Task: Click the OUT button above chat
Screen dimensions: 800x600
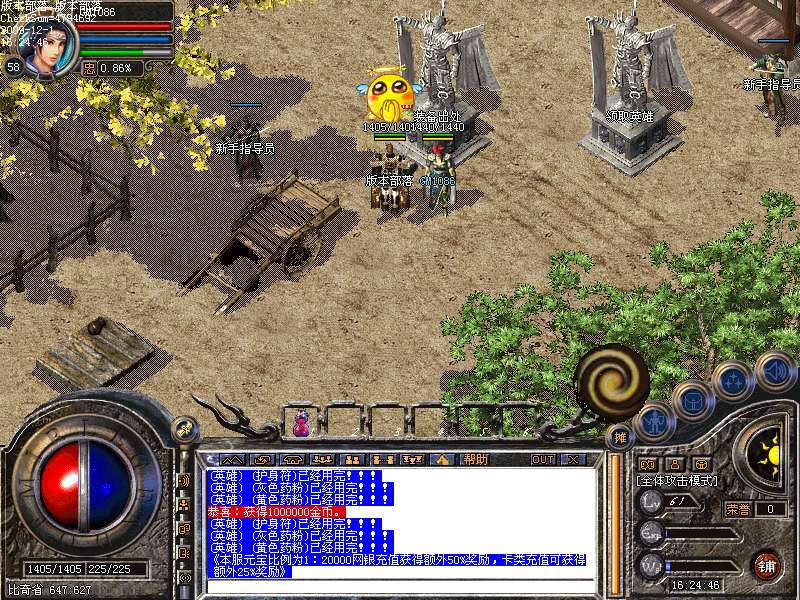Action: [x=543, y=459]
